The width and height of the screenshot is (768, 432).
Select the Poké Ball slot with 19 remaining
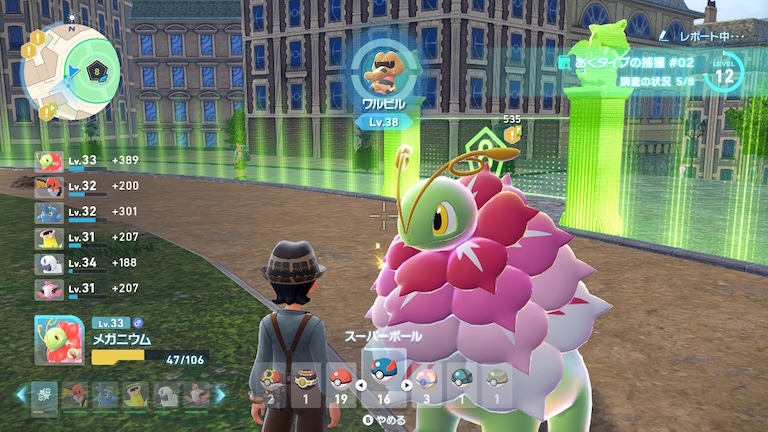click(x=341, y=381)
